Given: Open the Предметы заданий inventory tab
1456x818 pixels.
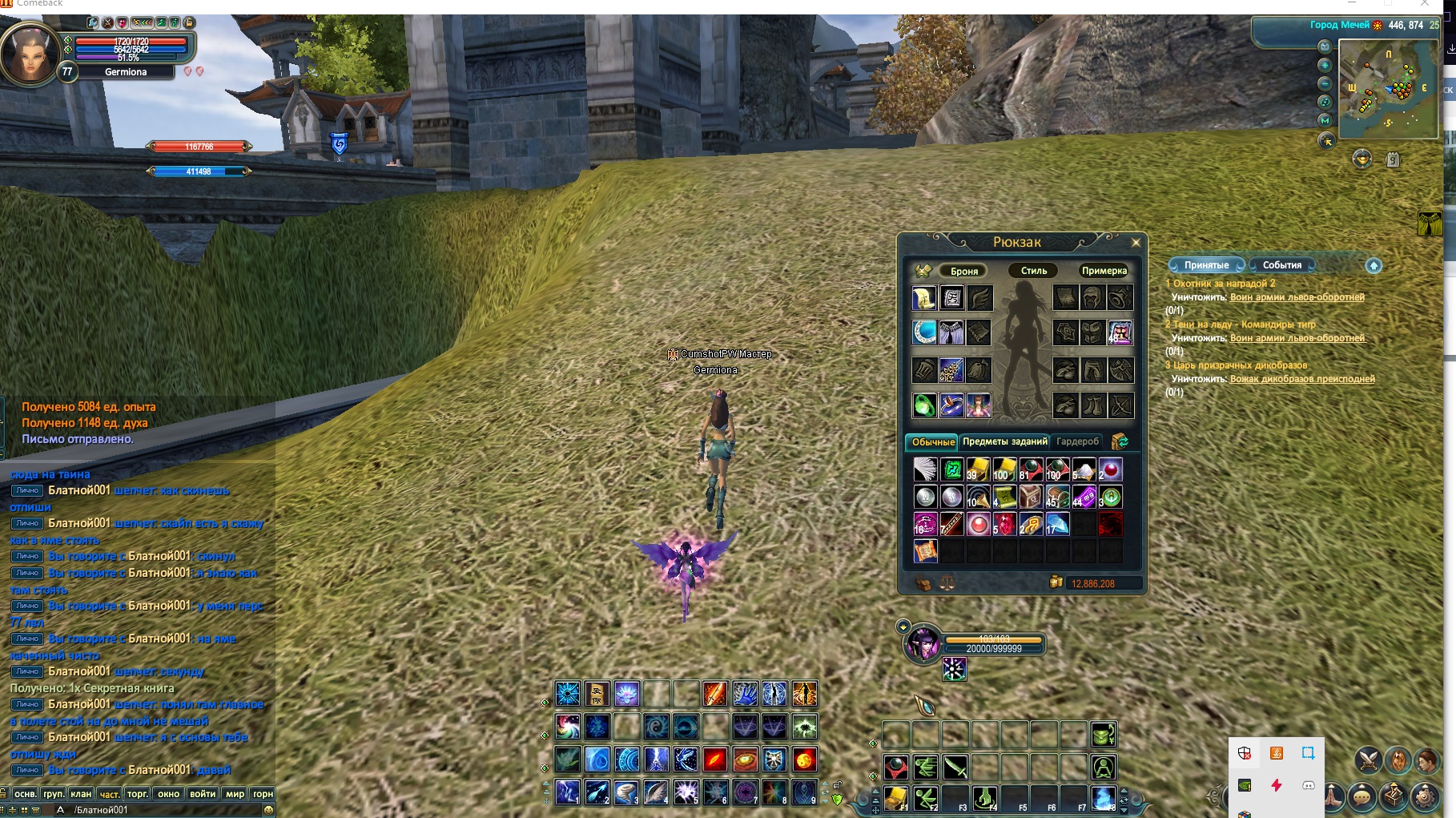Looking at the screenshot, I should coord(1004,441).
